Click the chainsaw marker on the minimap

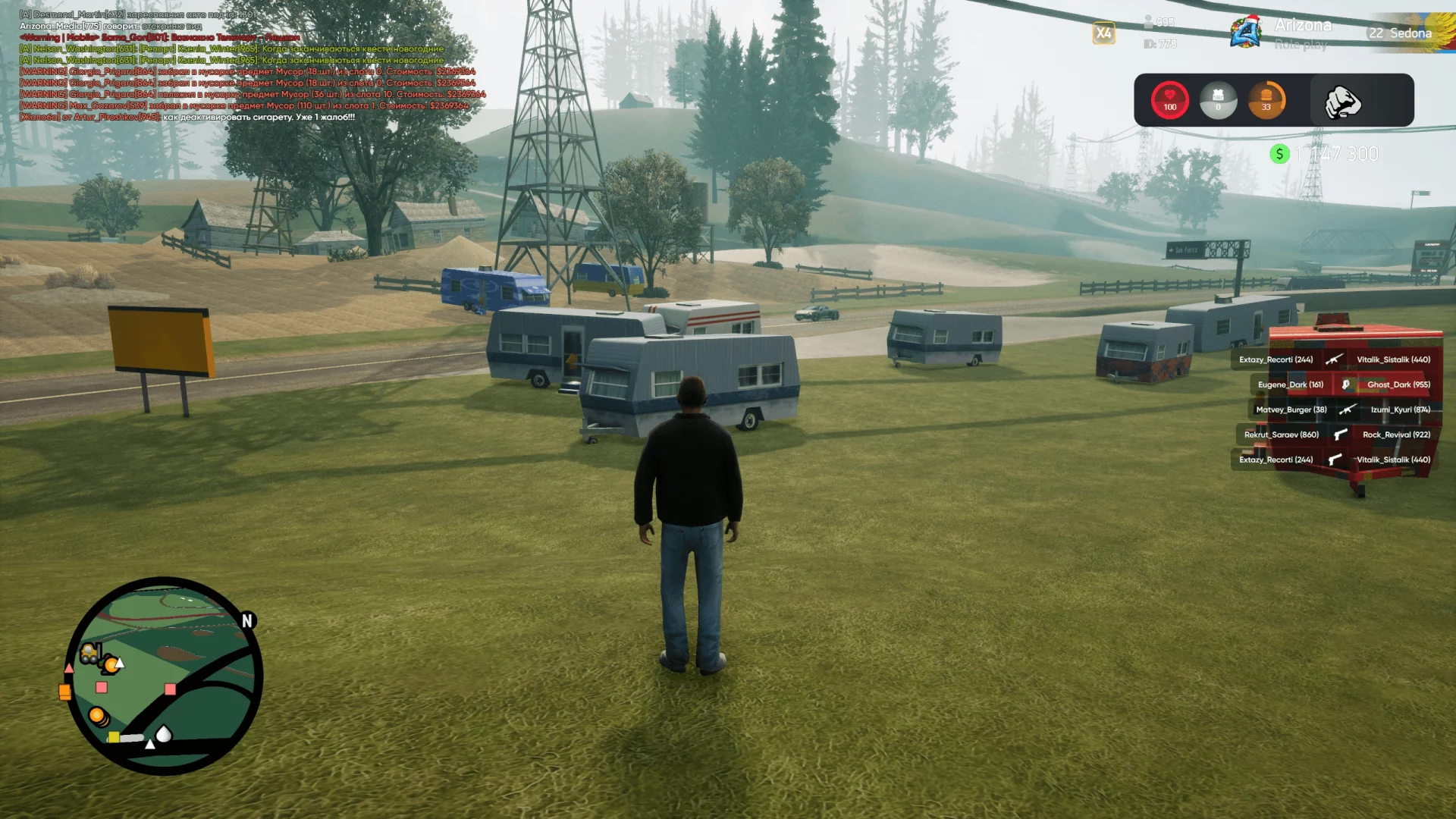click(x=126, y=737)
